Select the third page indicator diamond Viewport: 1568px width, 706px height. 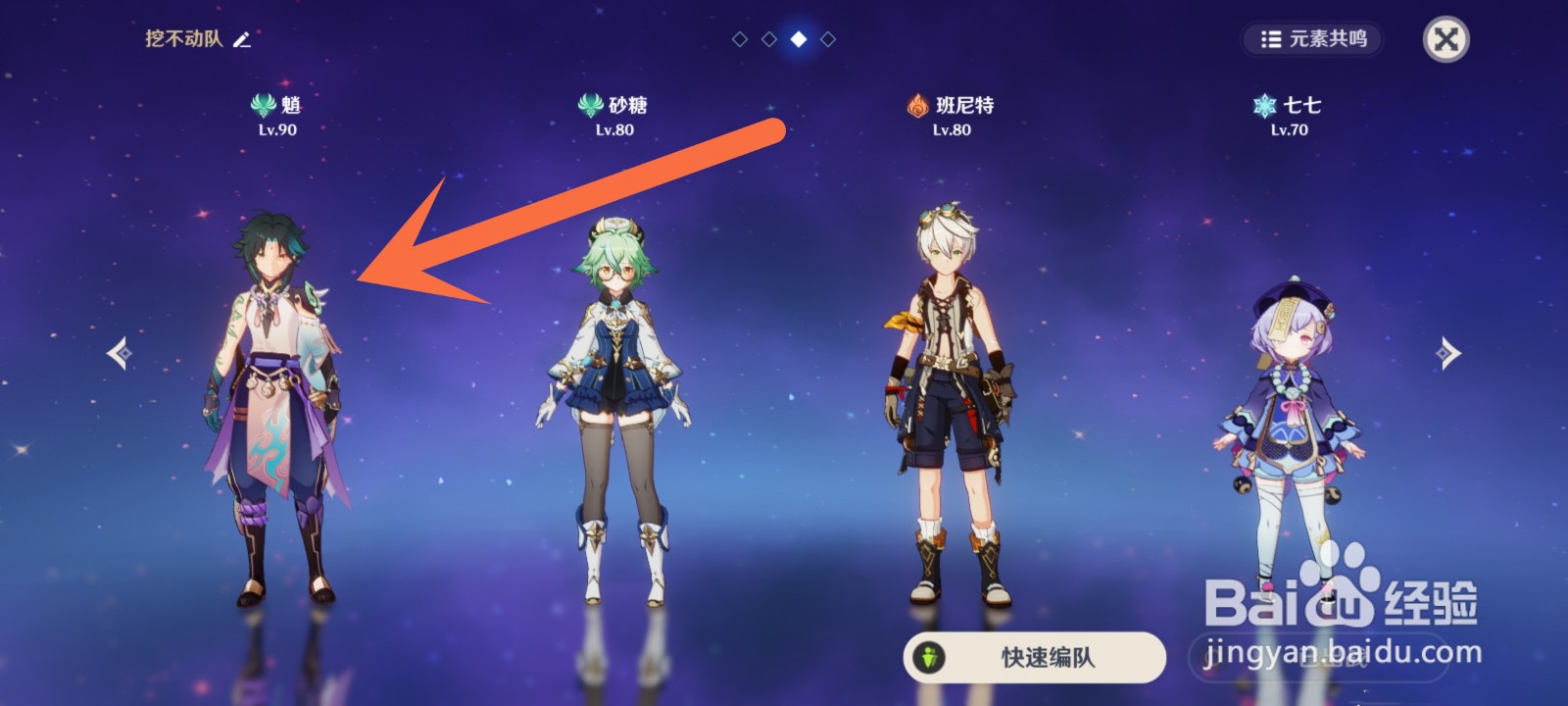click(x=798, y=40)
